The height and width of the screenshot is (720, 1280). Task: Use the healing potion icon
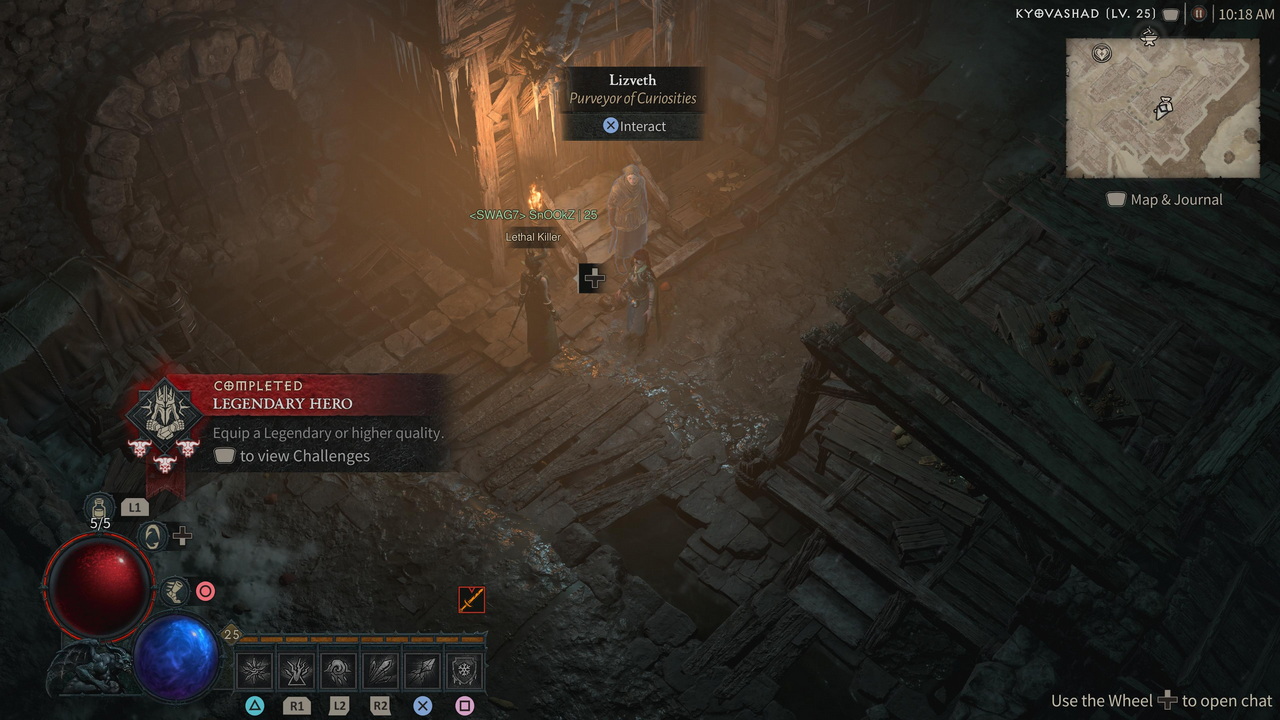(x=99, y=506)
